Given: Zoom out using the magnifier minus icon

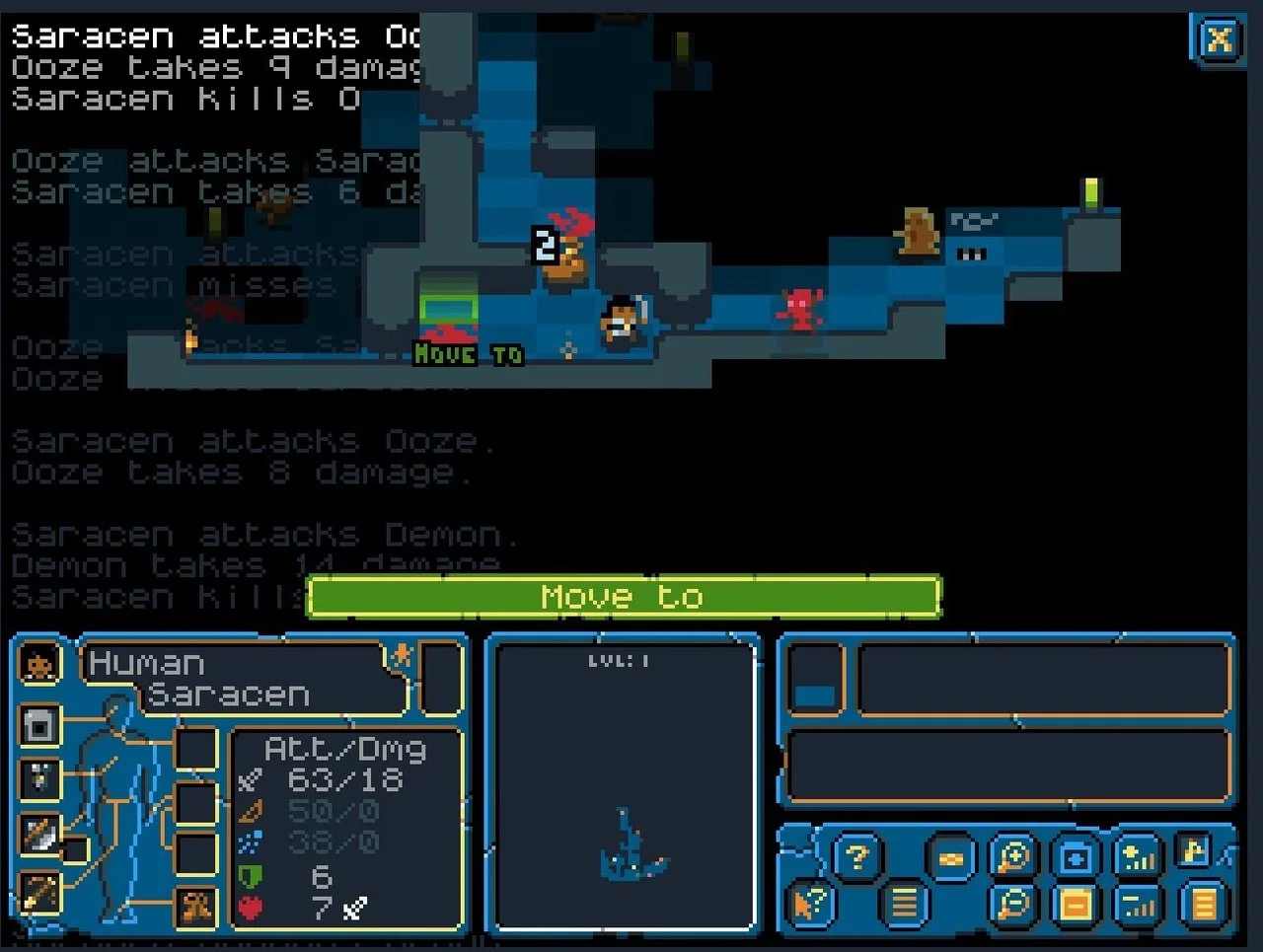Looking at the screenshot, I should click(x=1011, y=902).
